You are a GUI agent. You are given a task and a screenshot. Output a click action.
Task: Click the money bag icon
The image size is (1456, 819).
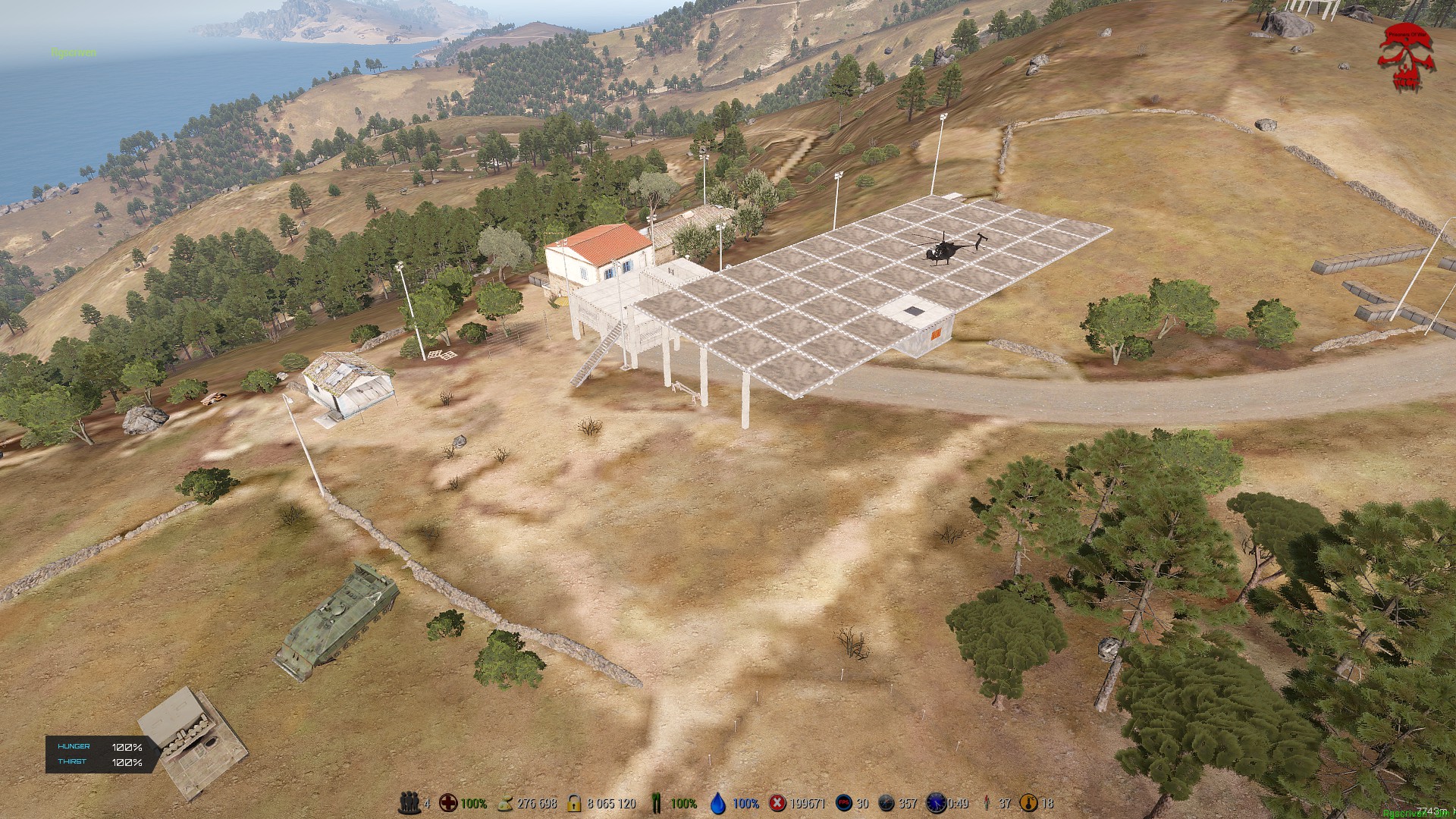click(505, 803)
